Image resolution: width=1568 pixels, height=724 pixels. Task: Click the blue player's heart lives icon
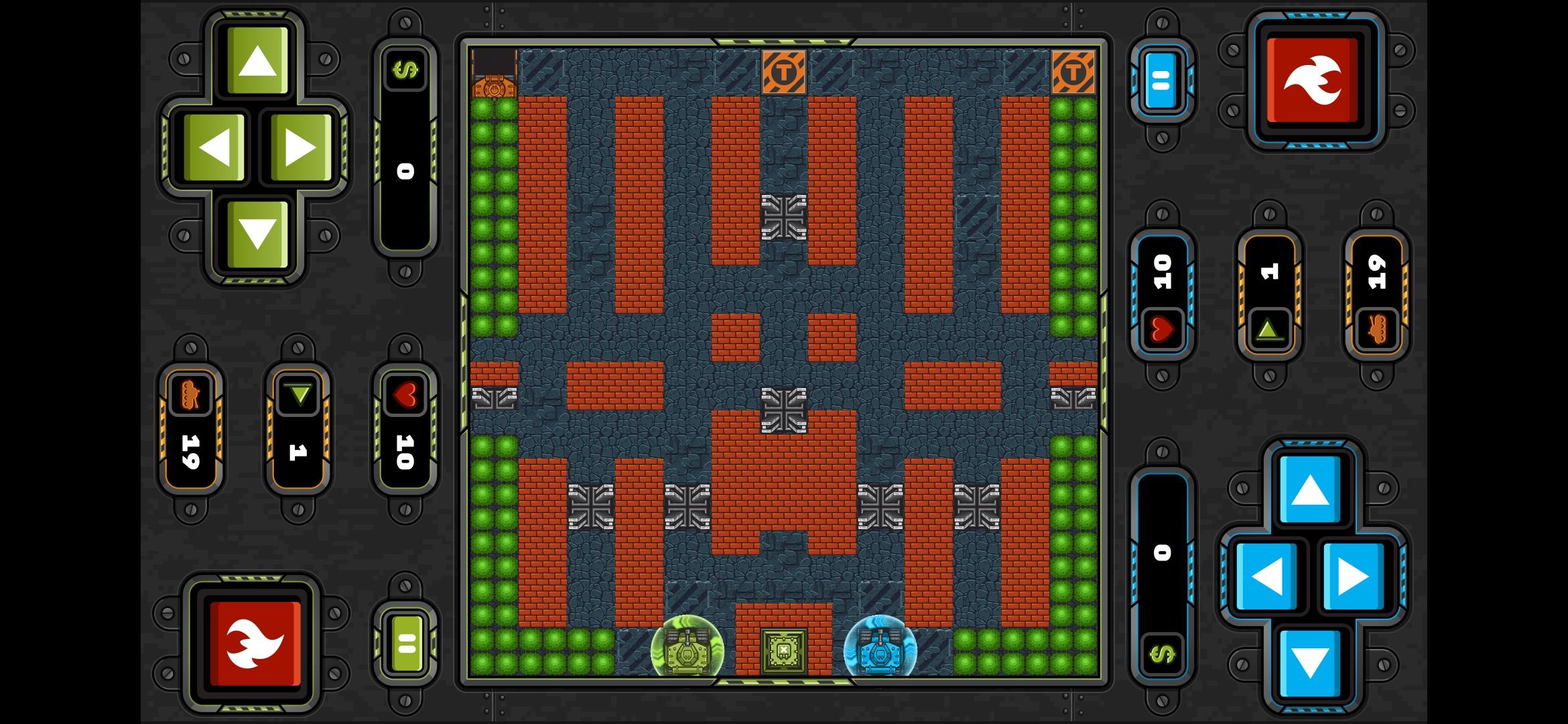[x=1161, y=329]
